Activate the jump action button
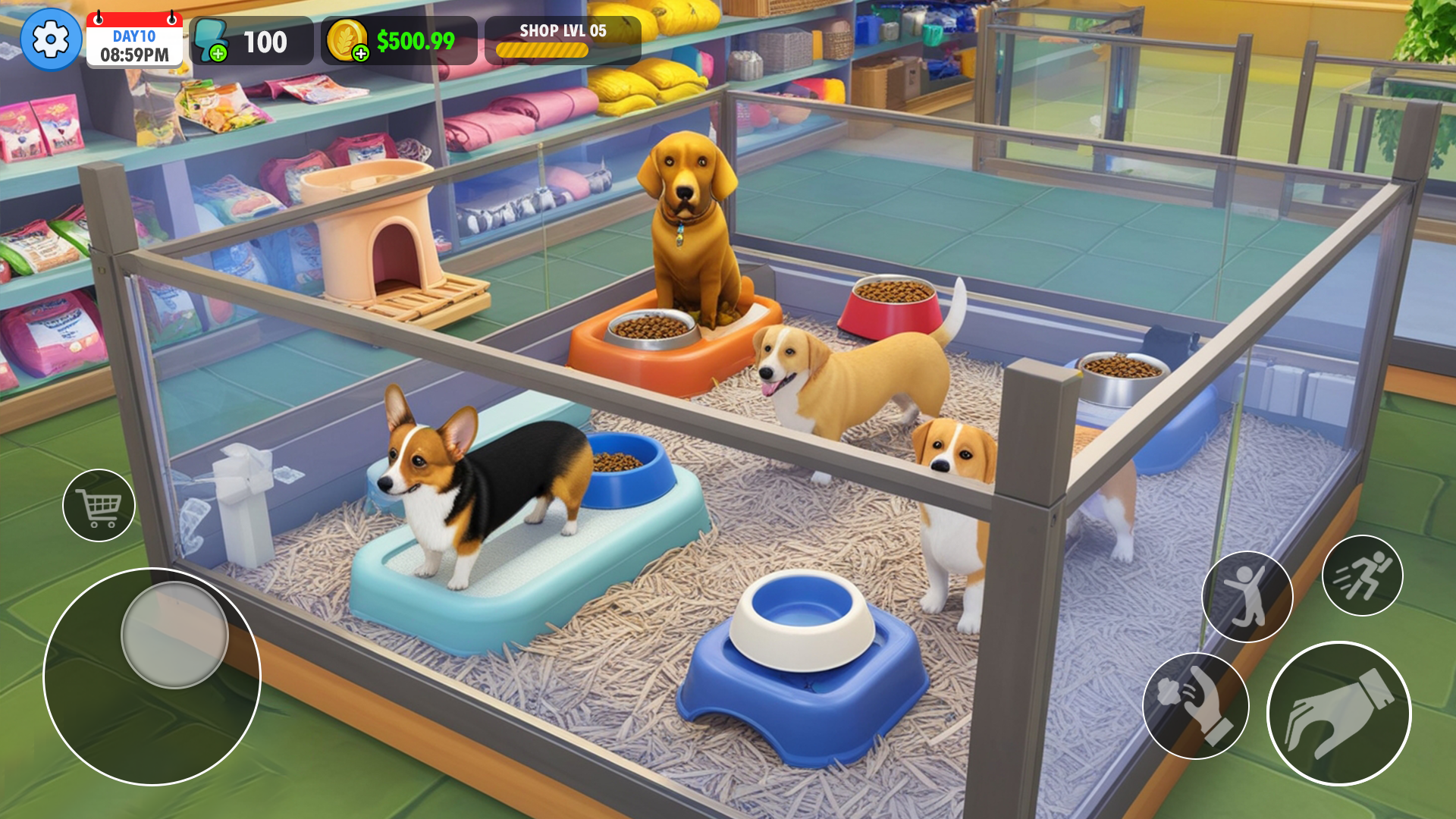The height and width of the screenshot is (819, 1456). [x=1247, y=597]
